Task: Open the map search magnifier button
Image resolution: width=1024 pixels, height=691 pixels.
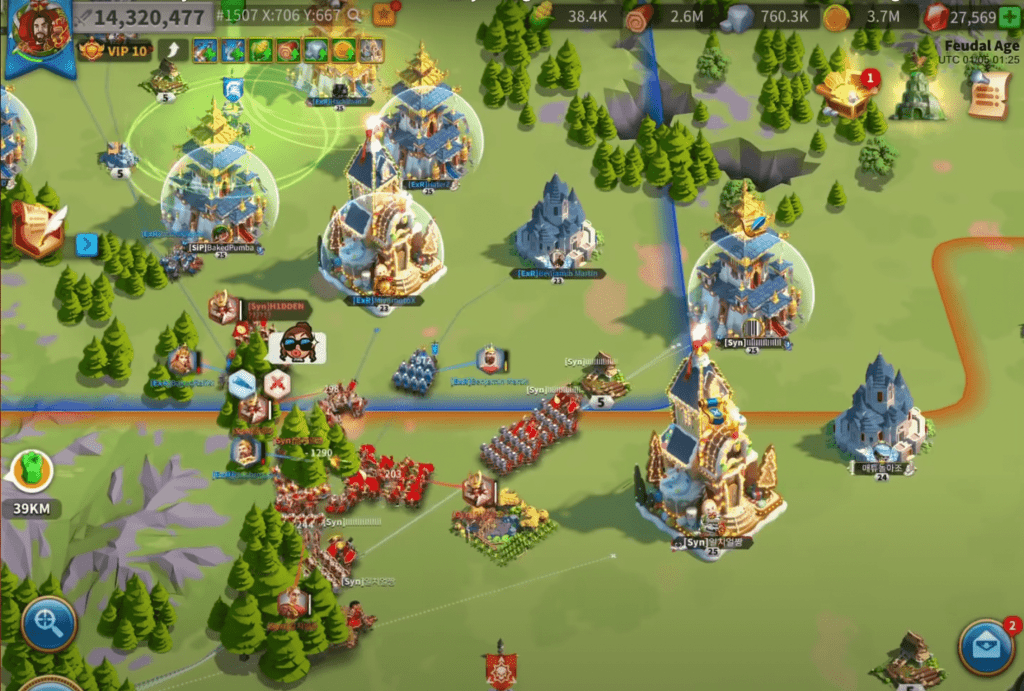Action: point(48,623)
